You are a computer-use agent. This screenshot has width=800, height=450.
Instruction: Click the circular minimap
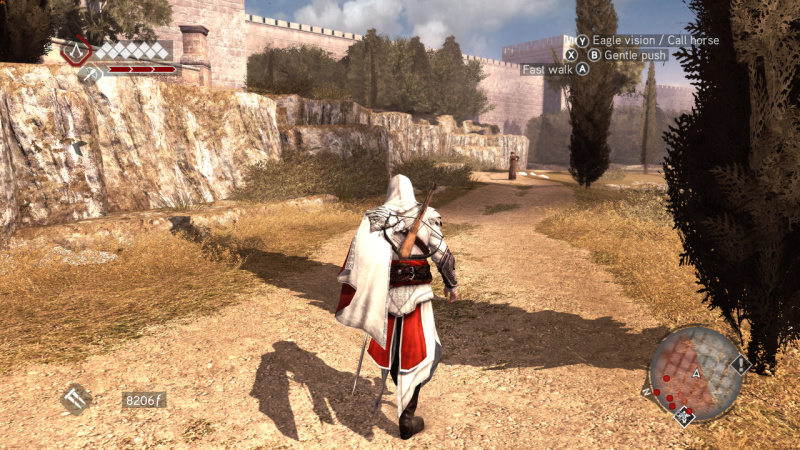pyautogui.click(x=696, y=373)
